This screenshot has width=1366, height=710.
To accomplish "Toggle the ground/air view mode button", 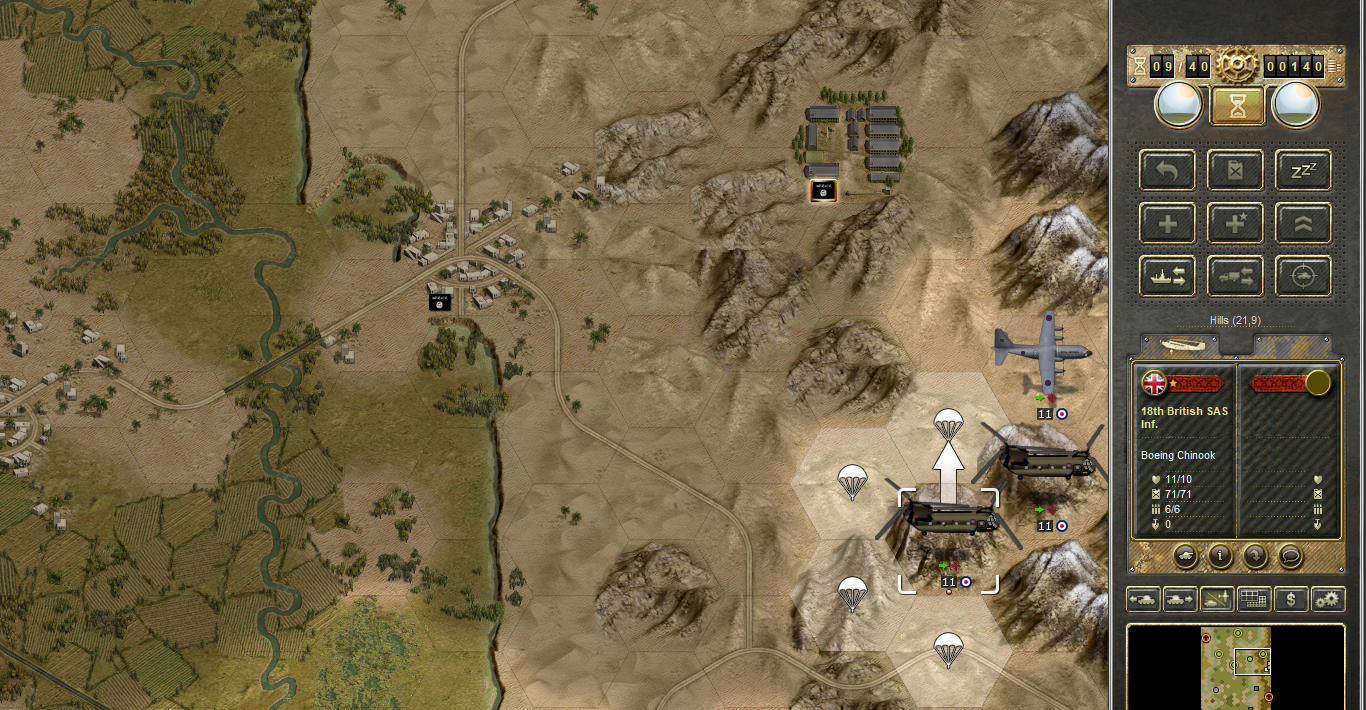I will click(x=1217, y=599).
